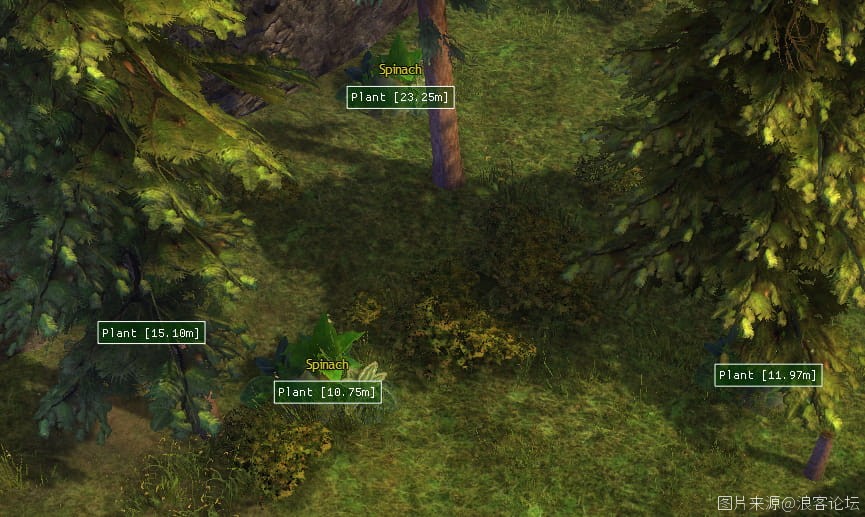This screenshot has height=517, width=865.
Task: Click the Plant label showing 15.10m
Action: coord(151,332)
